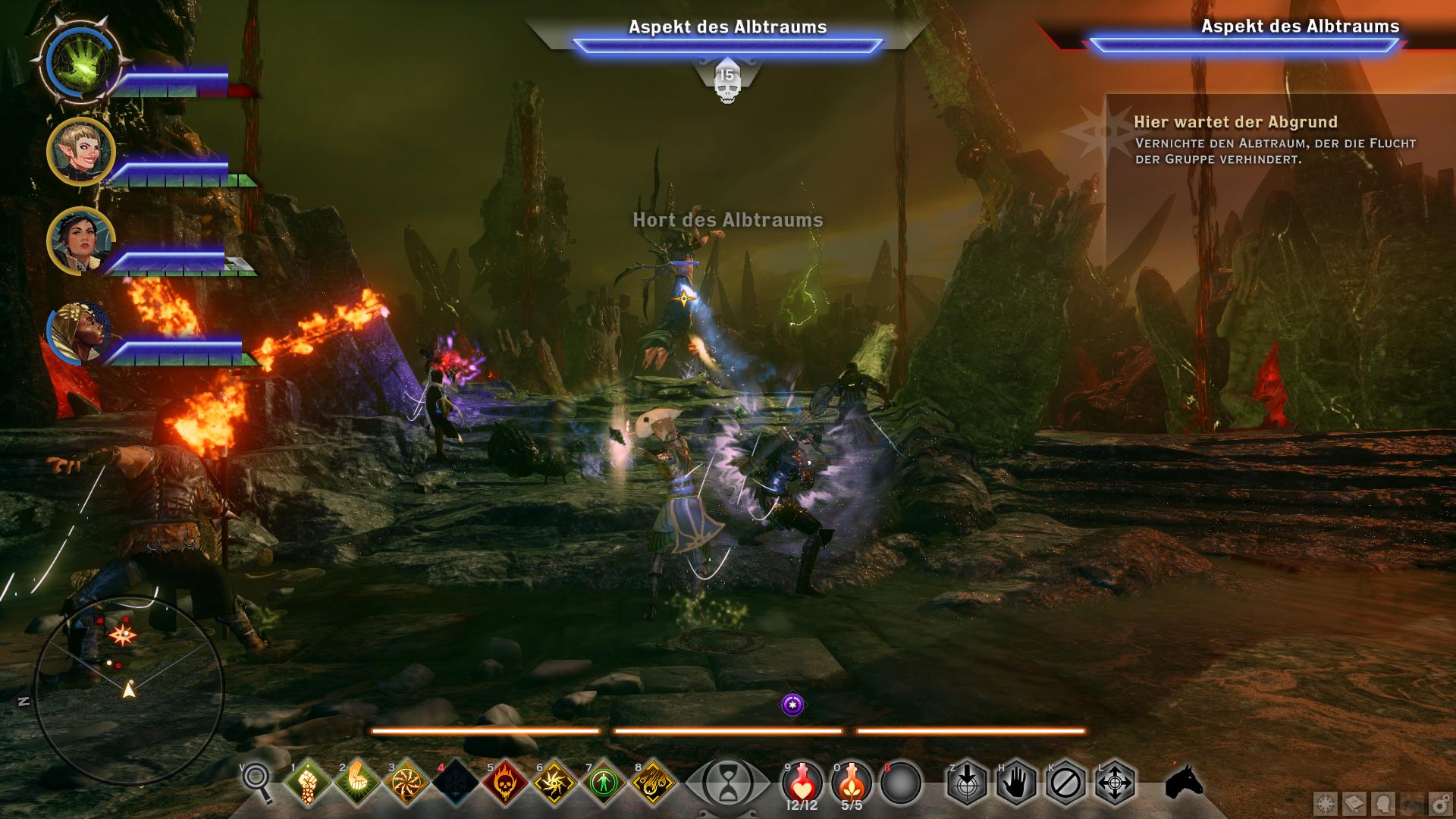
Task: Open settings via the gear icon
Action: [x=1439, y=804]
